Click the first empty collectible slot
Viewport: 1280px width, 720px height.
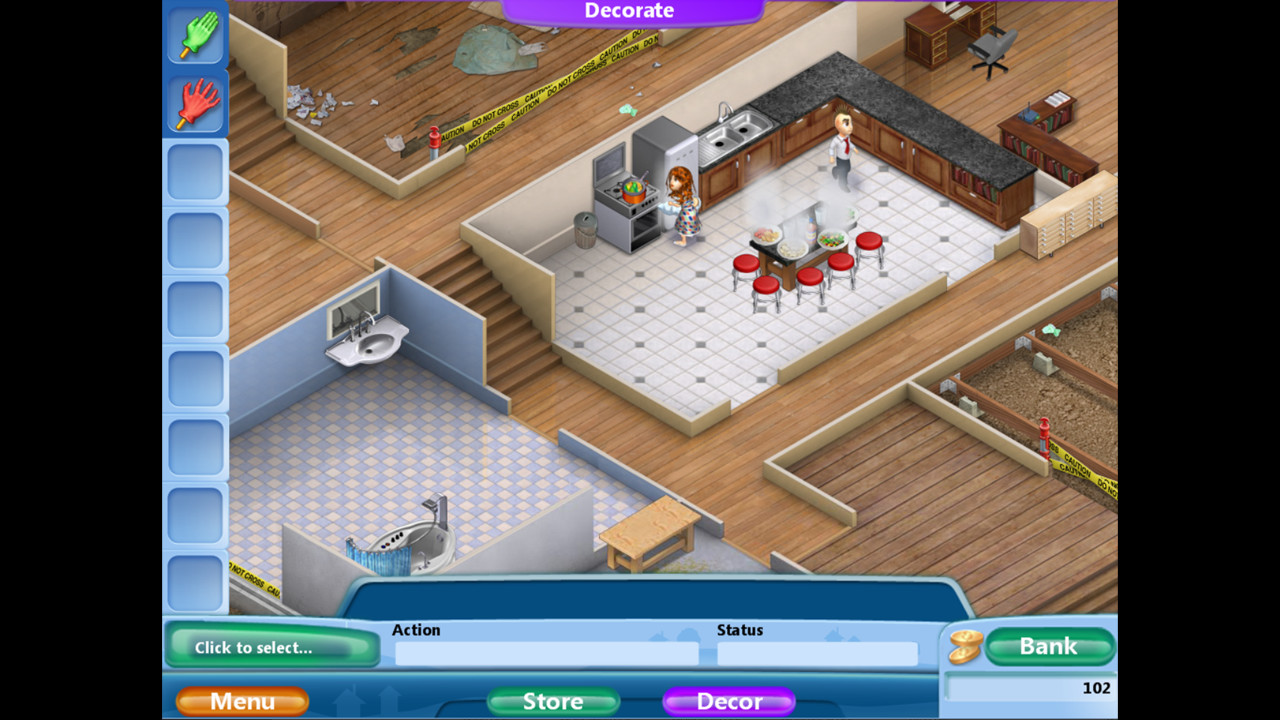pos(196,172)
